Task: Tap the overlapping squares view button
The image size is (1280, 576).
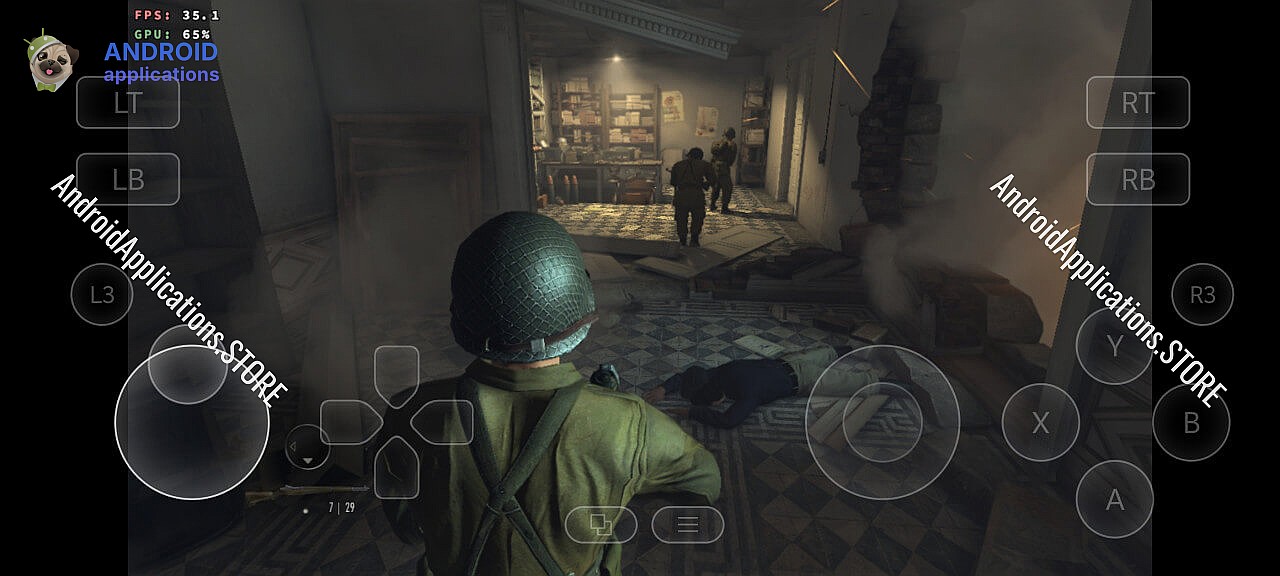Action: pos(601,524)
